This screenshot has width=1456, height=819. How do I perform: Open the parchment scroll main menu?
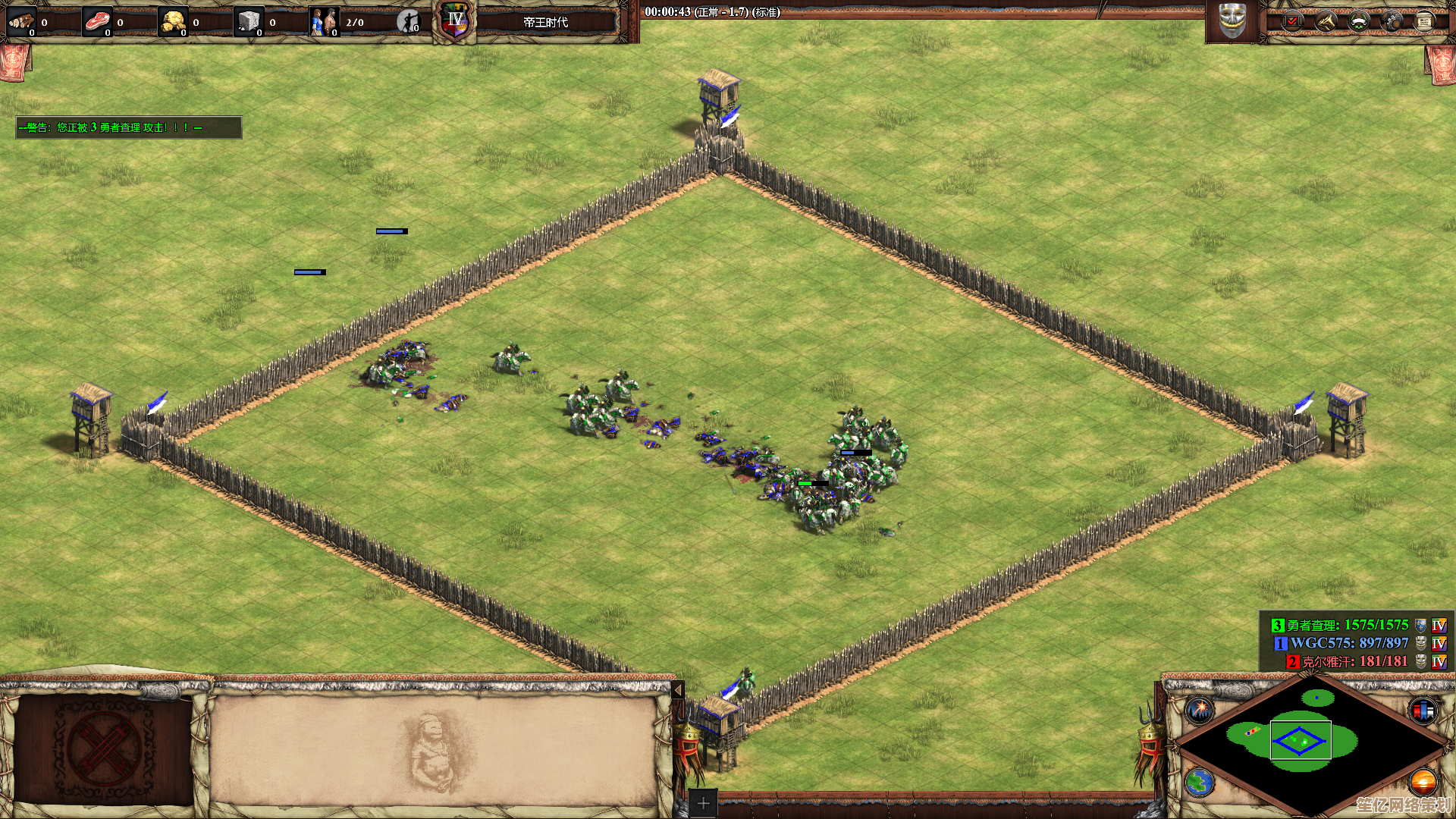tap(1424, 21)
